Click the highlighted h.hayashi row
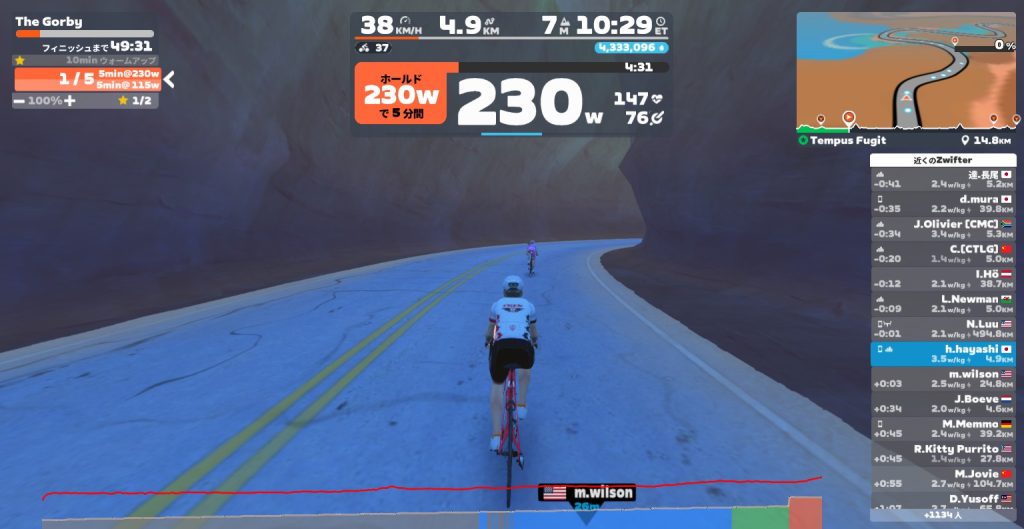Viewport: 1024px width, 529px height. tap(943, 354)
